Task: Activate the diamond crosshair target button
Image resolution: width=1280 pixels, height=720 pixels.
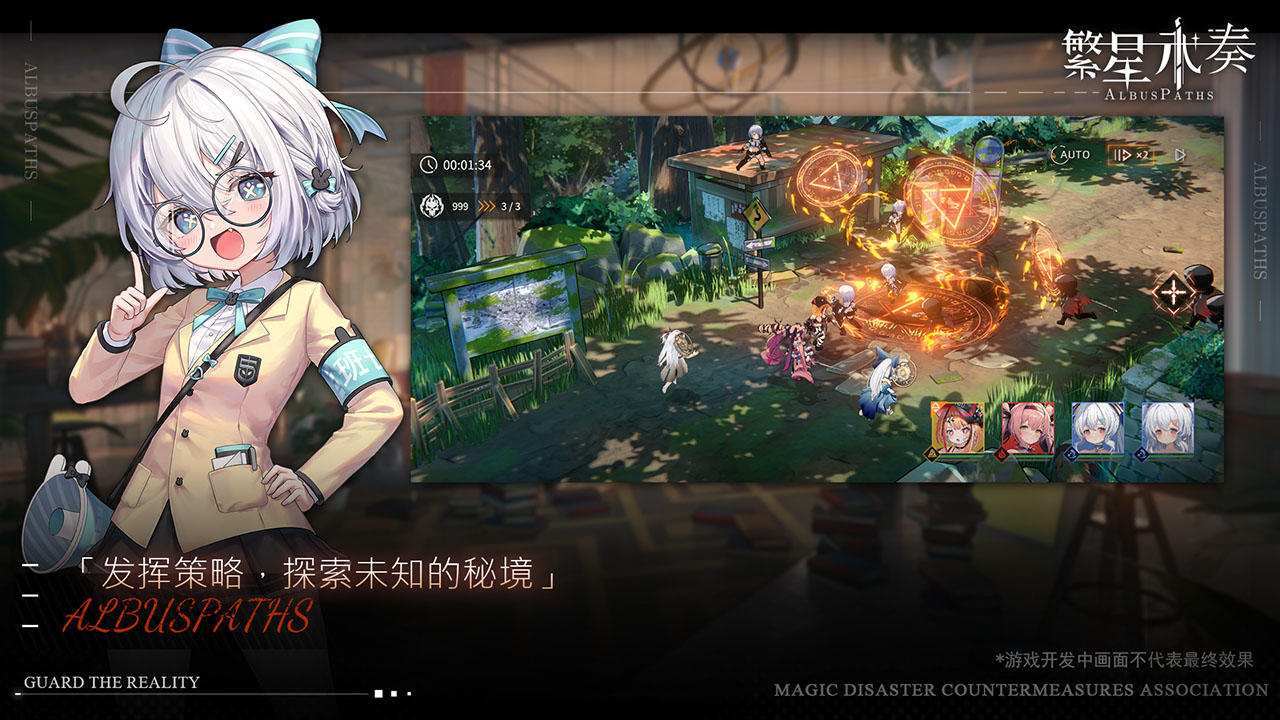Action: tap(1170, 294)
